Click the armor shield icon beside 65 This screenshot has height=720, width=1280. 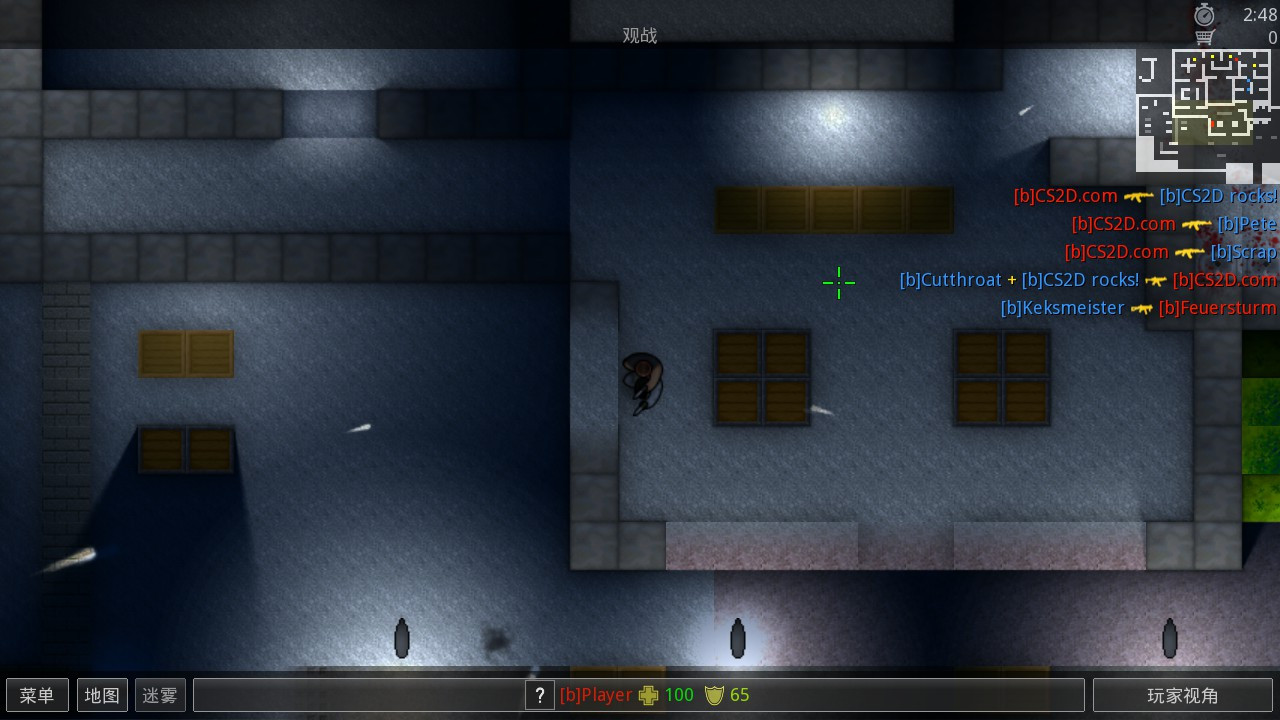713,694
